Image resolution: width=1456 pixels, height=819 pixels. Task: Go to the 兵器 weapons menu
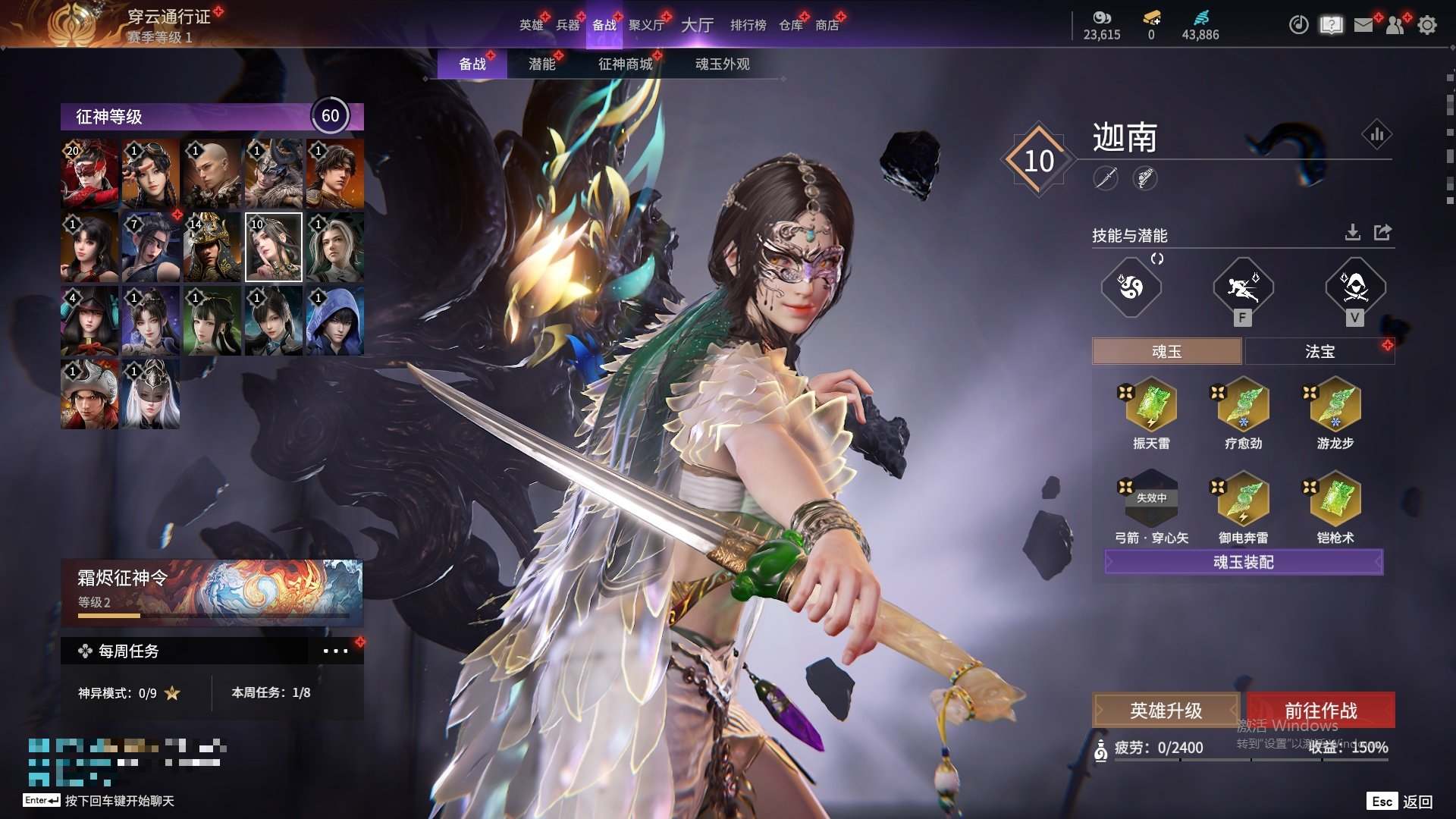(x=567, y=25)
